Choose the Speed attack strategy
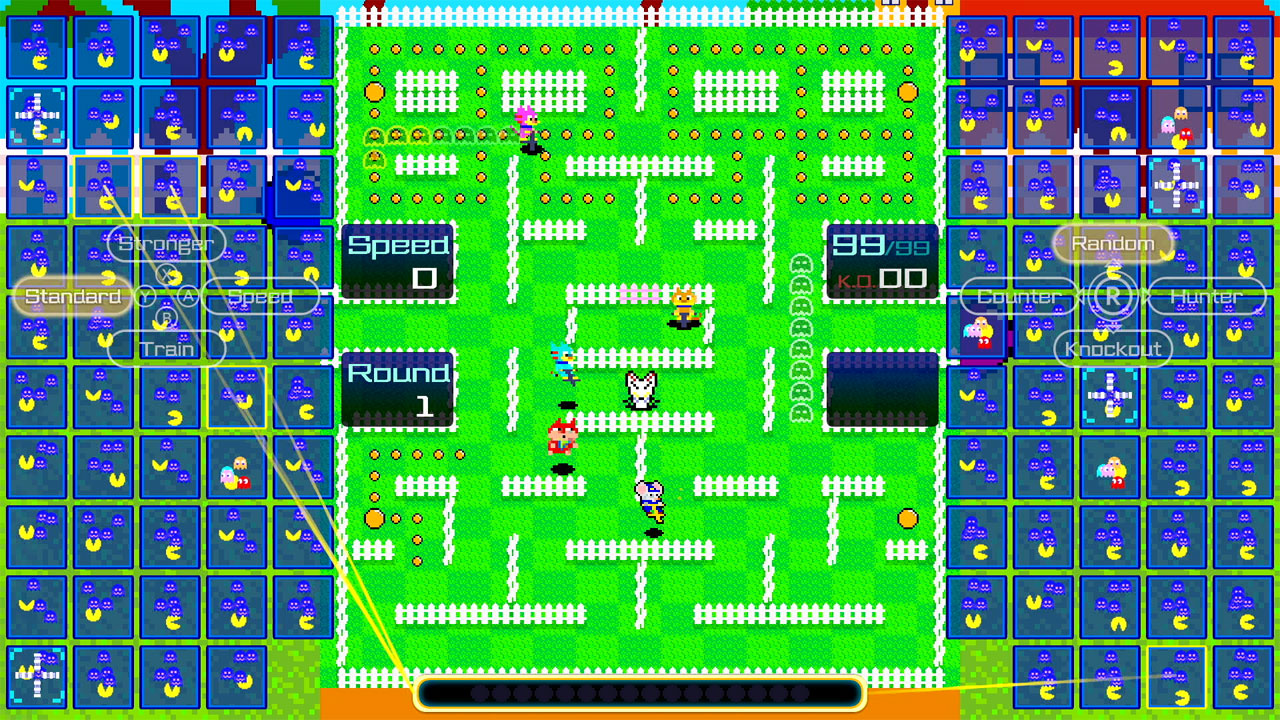This screenshot has height=720, width=1280. point(260,296)
